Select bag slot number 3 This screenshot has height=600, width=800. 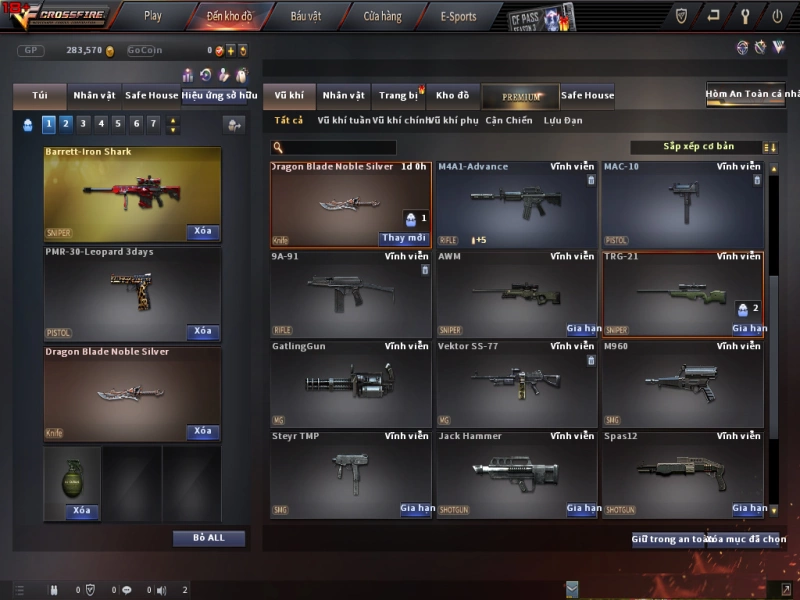(83, 124)
